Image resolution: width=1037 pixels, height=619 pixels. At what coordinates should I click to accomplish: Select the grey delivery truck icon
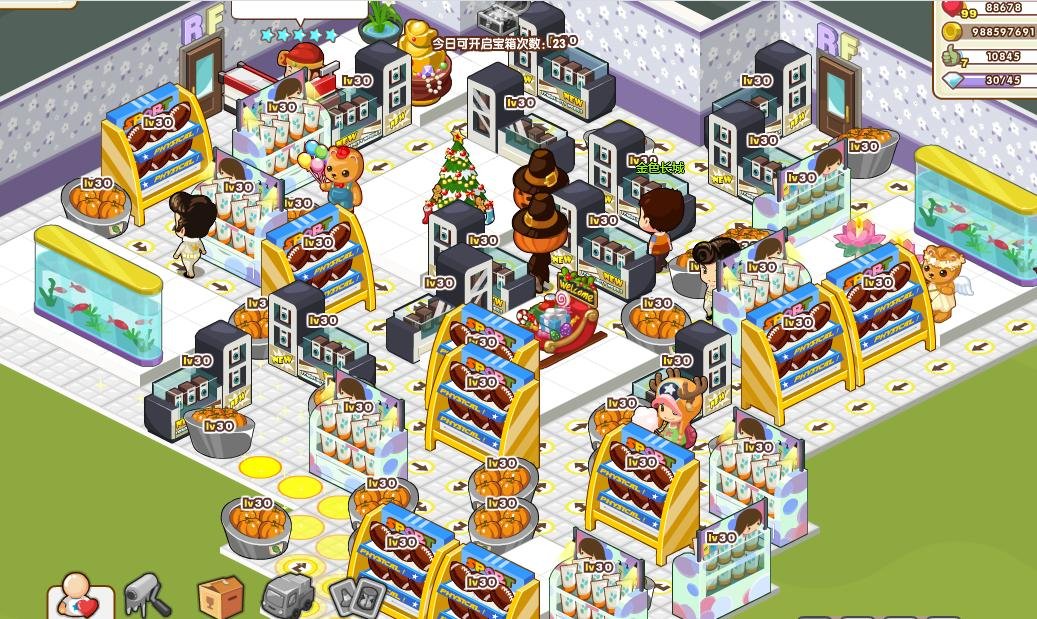tap(287, 597)
